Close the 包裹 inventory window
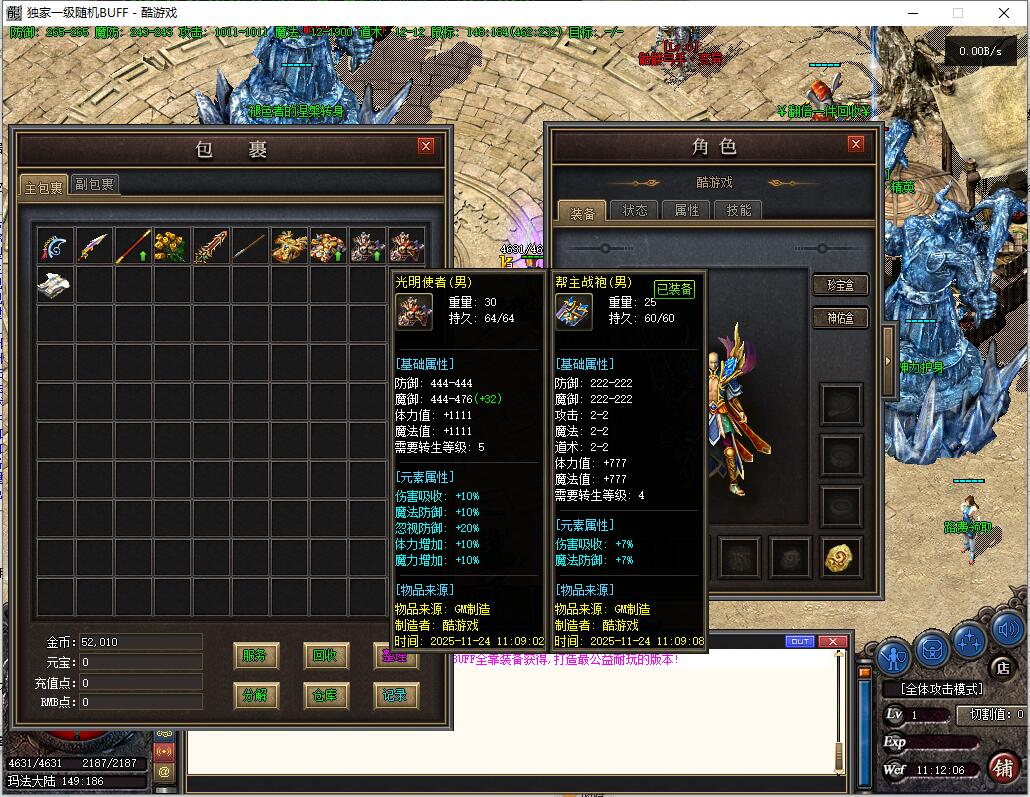 [x=426, y=146]
